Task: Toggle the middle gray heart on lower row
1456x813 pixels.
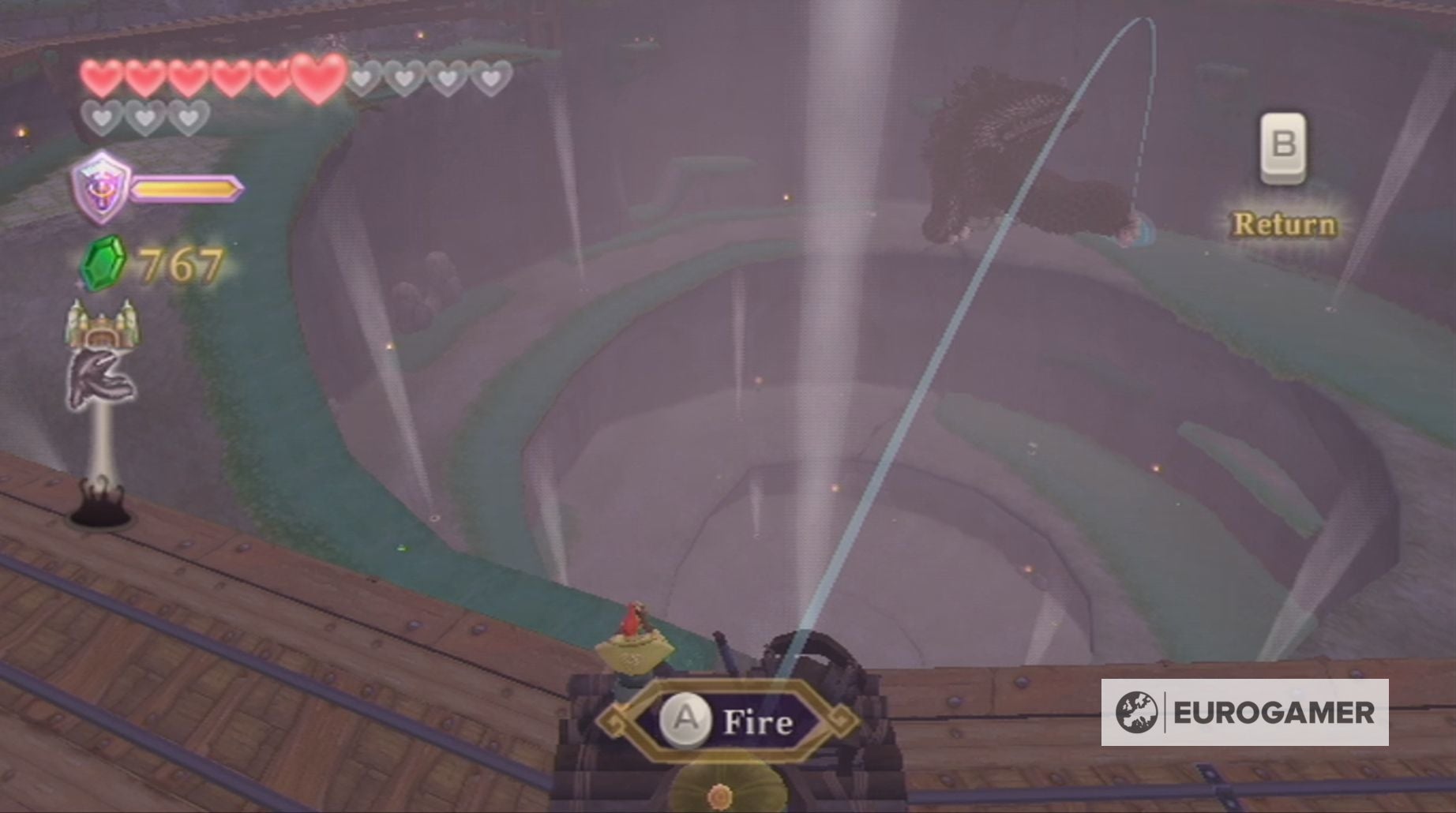Action: click(144, 118)
